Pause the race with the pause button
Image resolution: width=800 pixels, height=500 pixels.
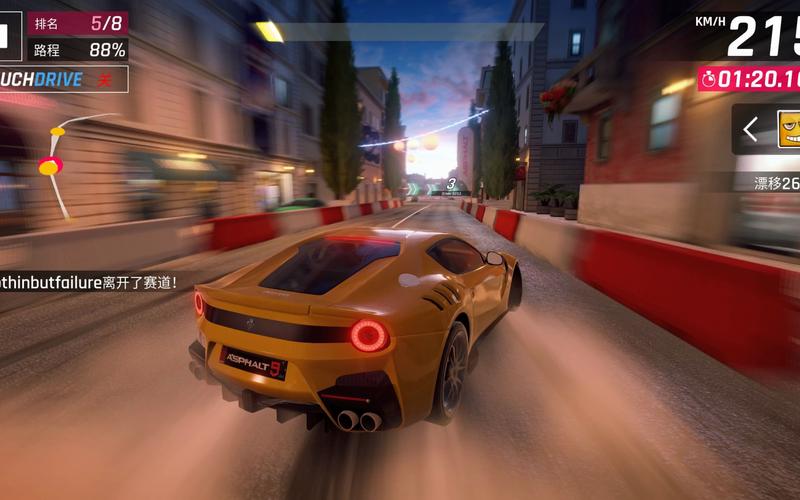[4, 36]
